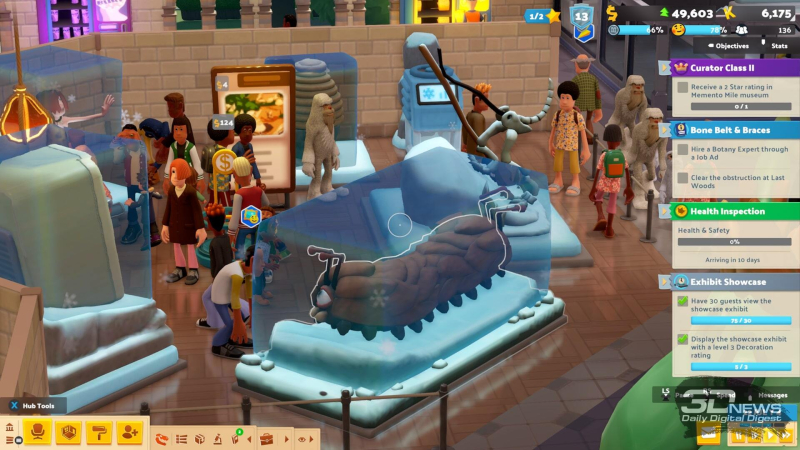Screen dimensions: 800x450
Task: Toggle the eye visualisation mode
Action: [x=302, y=438]
